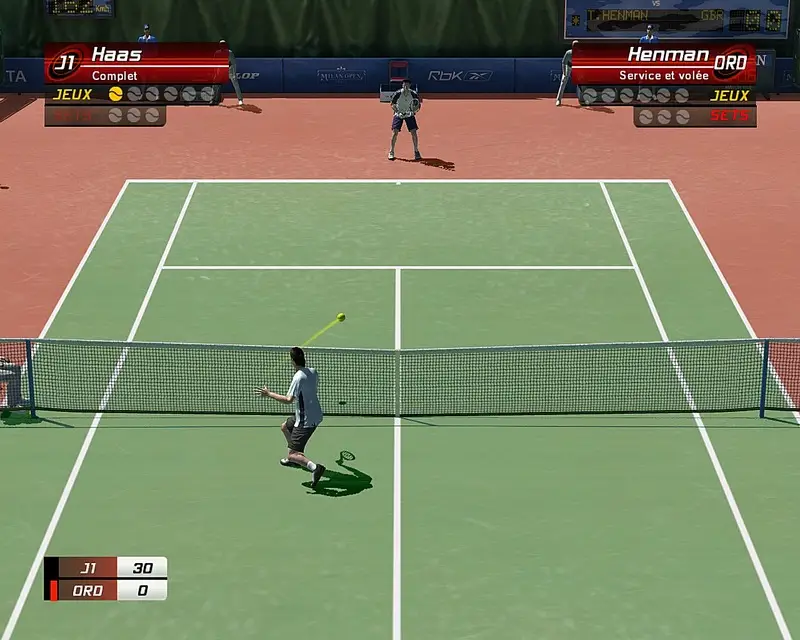The height and width of the screenshot is (640, 800).
Task: Click the Henman player name panel
Action: click(x=652, y=62)
